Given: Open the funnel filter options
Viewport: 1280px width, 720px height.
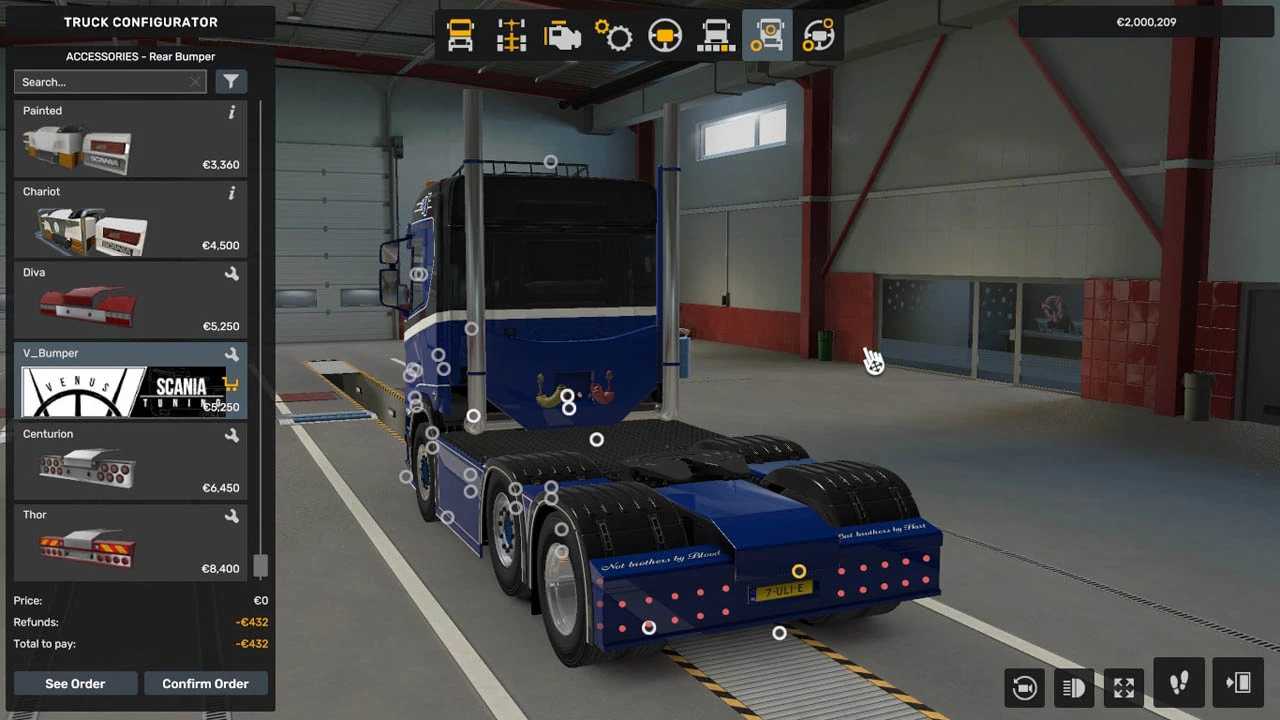Looking at the screenshot, I should pos(231,82).
